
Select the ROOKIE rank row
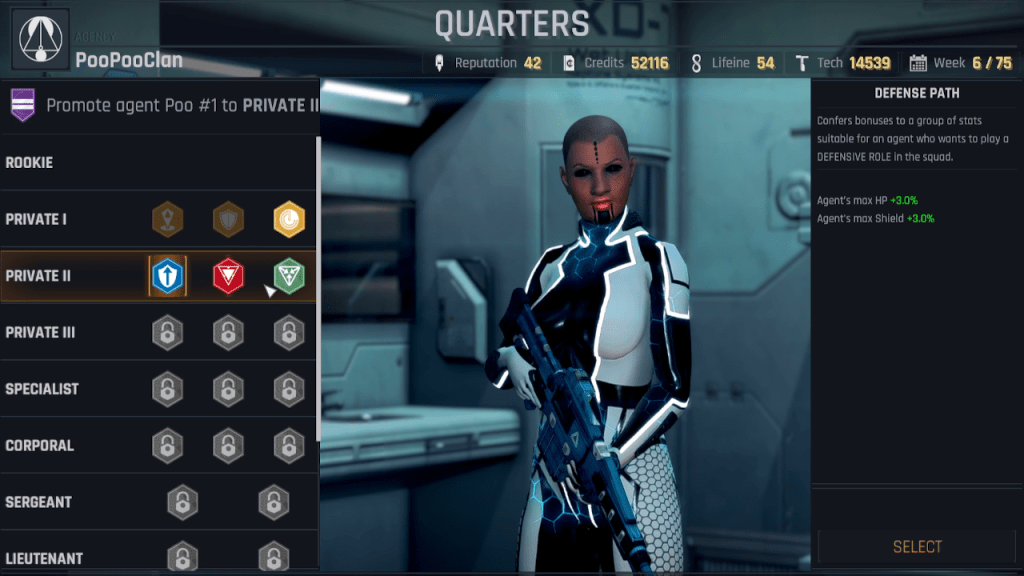click(x=30, y=162)
